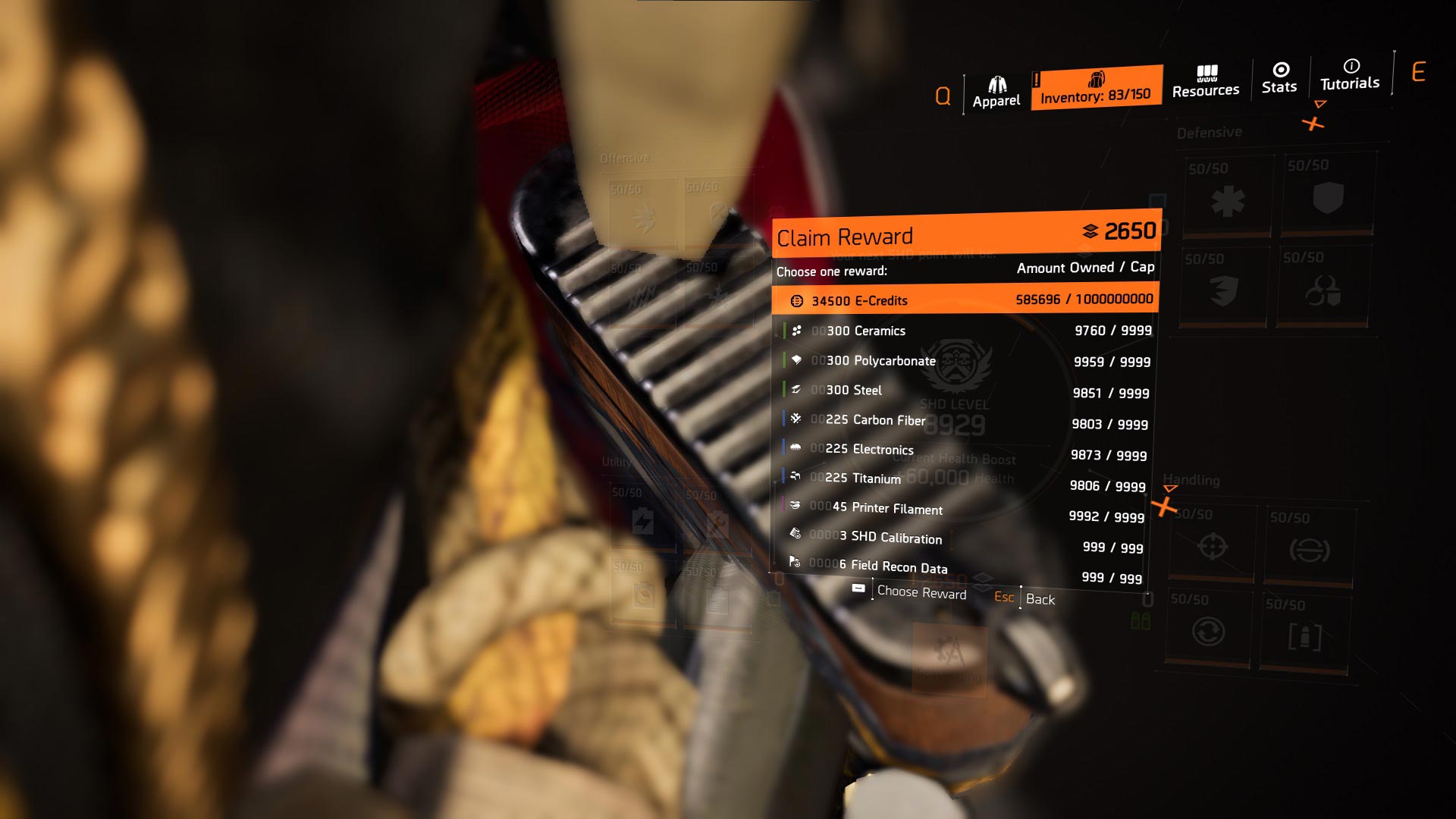Select the 34500 E-Credits reward
This screenshot has height=819, width=1456.
click(965, 300)
